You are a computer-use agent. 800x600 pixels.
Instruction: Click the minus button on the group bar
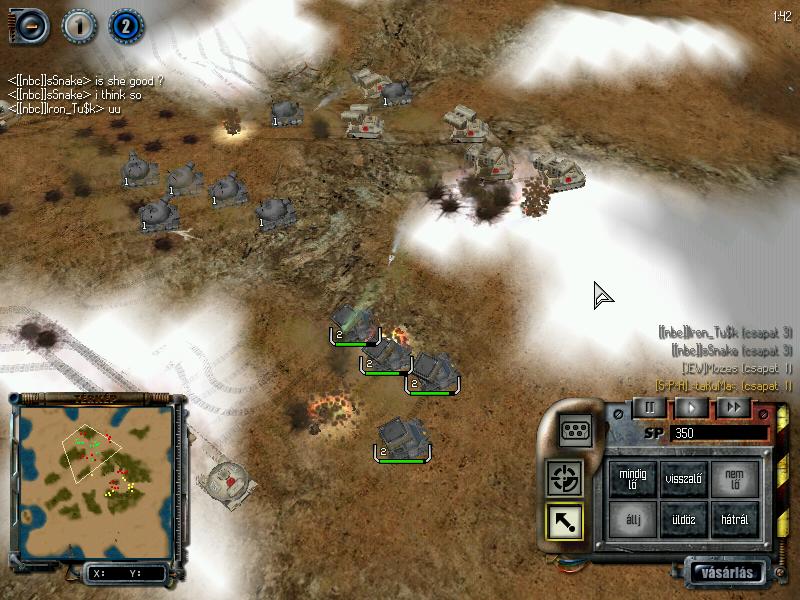click(x=29, y=25)
